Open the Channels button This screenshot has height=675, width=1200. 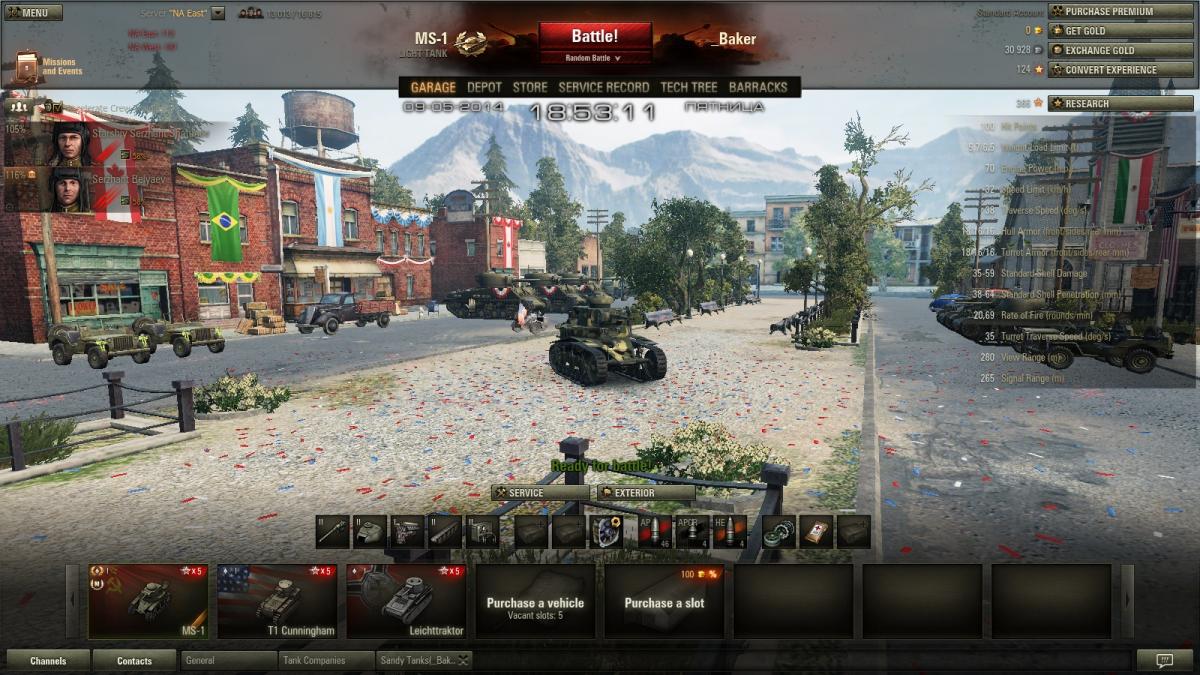[x=48, y=661]
